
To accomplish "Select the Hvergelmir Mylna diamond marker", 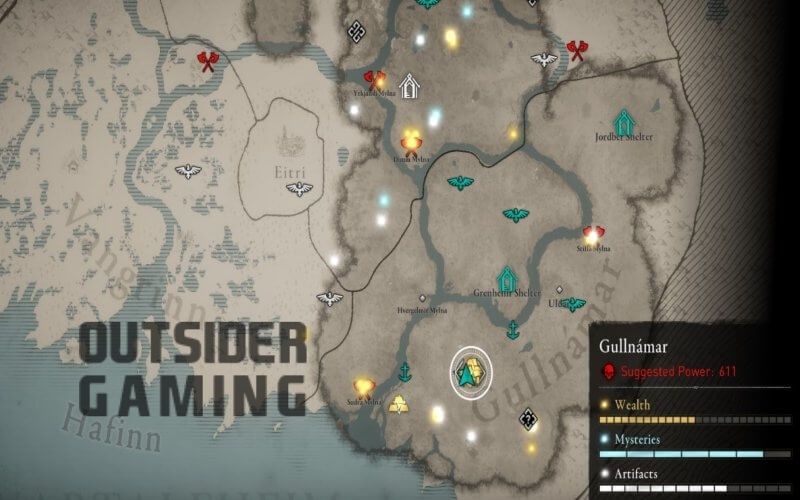I will click(x=423, y=298).
